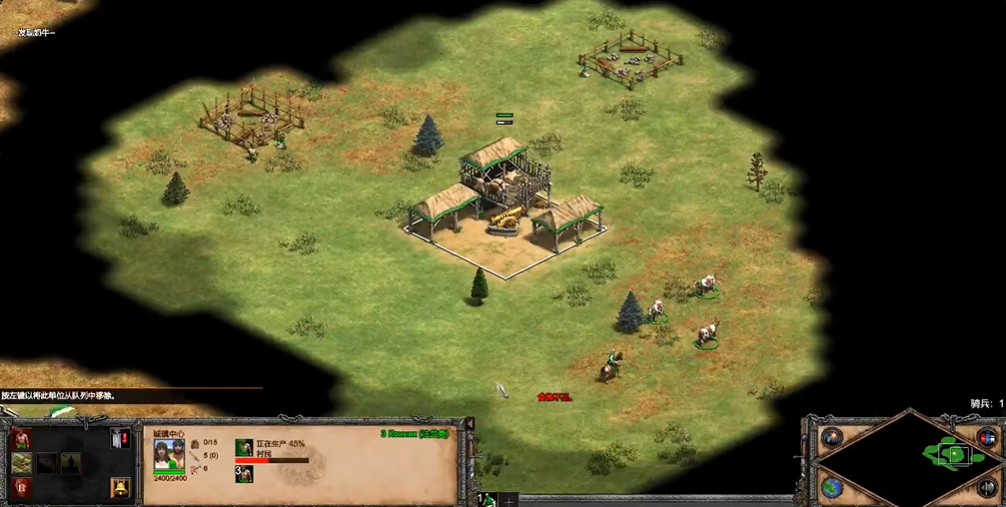The height and width of the screenshot is (507, 1006).
Task: Select the Town Center portrait
Action: tap(169, 457)
